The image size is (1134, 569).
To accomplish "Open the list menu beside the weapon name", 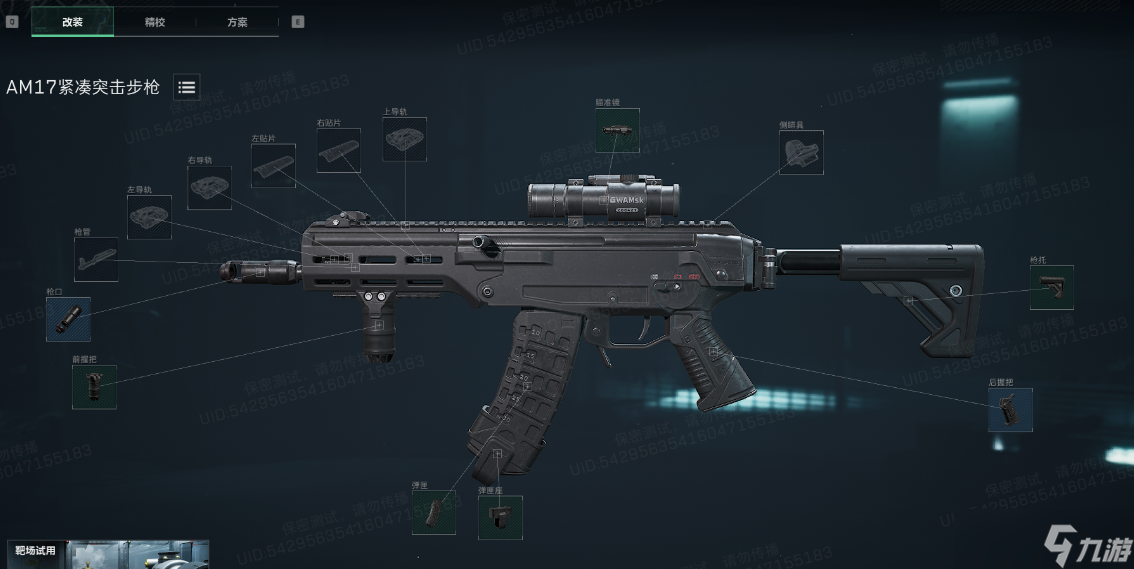I will (186, 87).
